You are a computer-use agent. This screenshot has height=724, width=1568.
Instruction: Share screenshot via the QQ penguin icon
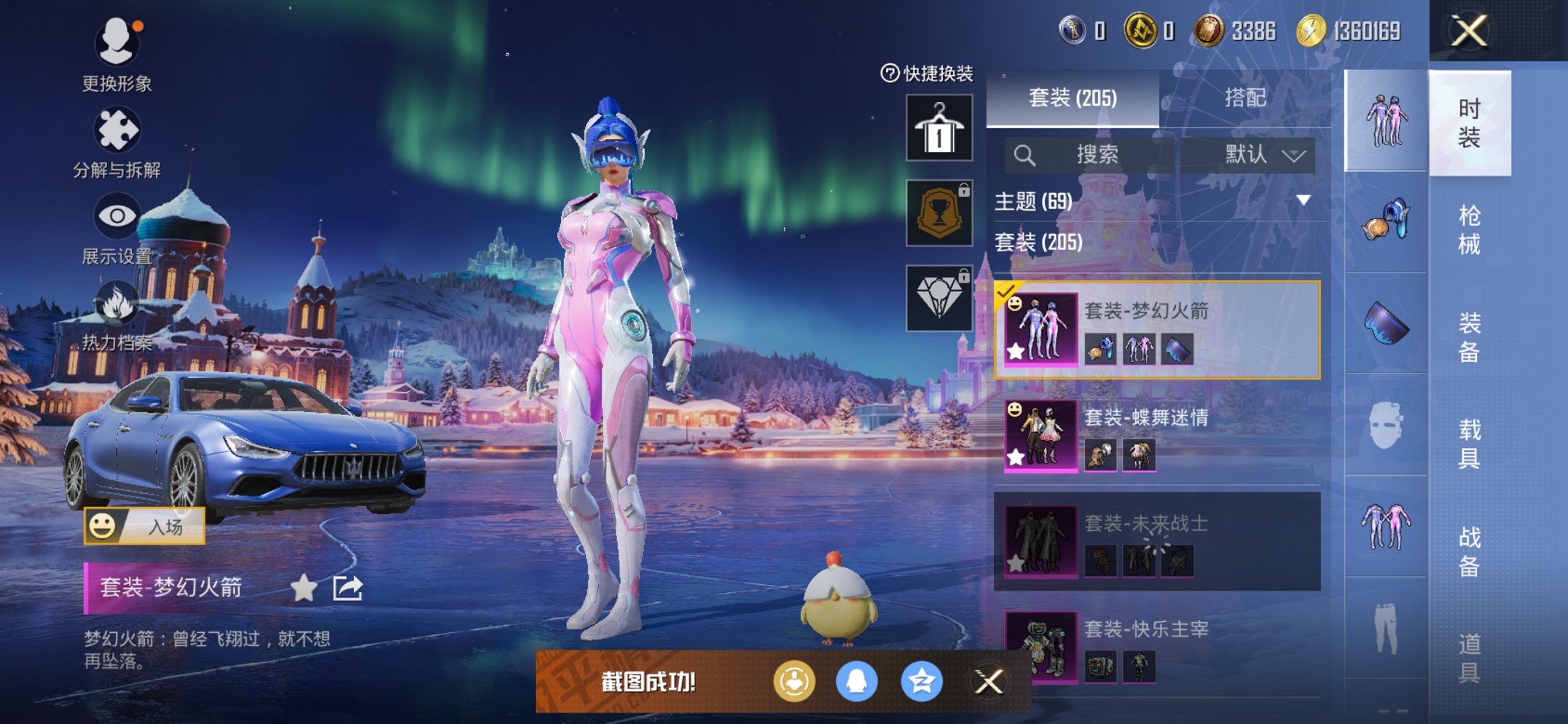coord(856,682)
